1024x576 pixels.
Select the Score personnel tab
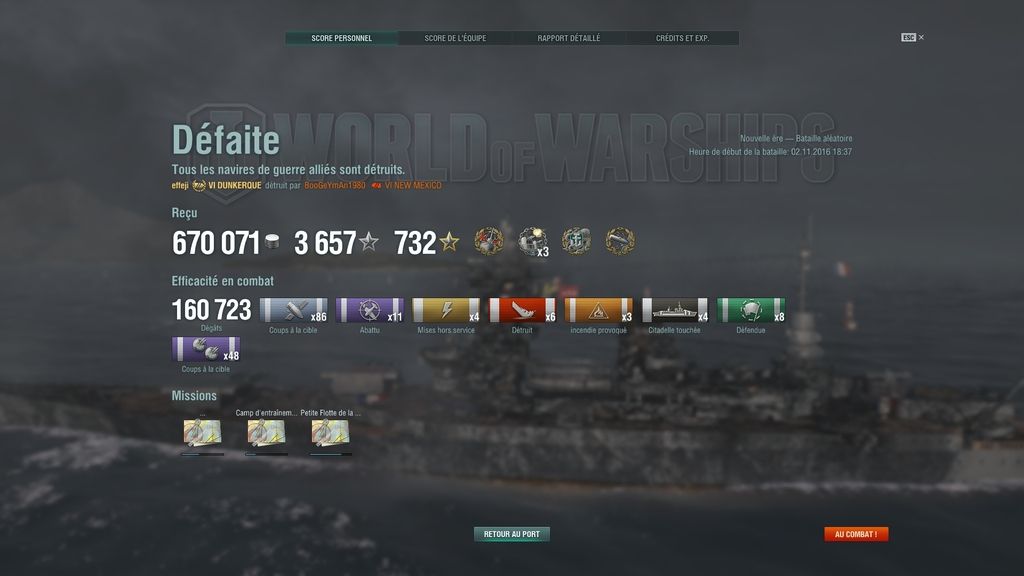[x=341, y=38]
